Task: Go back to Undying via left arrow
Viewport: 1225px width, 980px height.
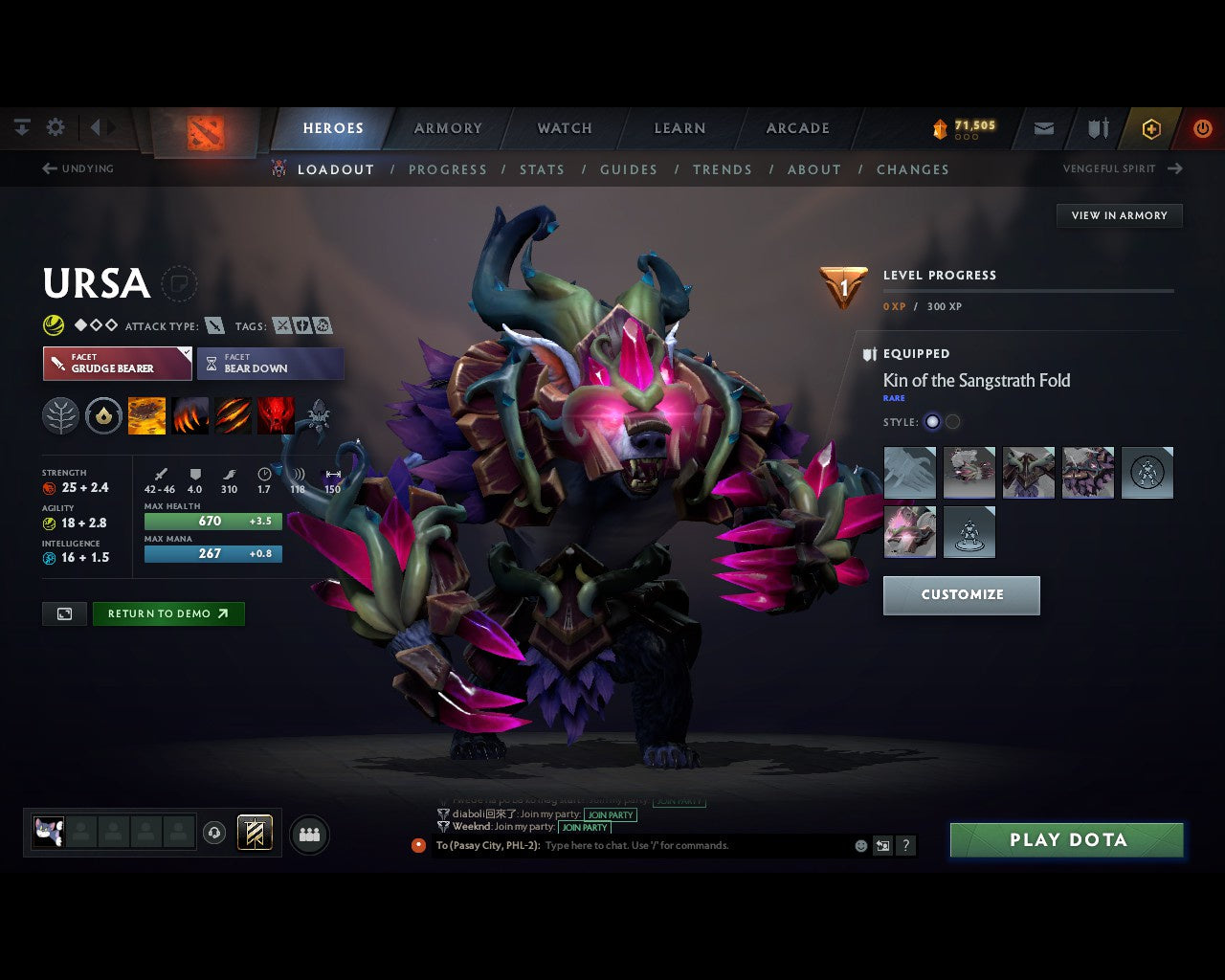Action: [48, 168]
